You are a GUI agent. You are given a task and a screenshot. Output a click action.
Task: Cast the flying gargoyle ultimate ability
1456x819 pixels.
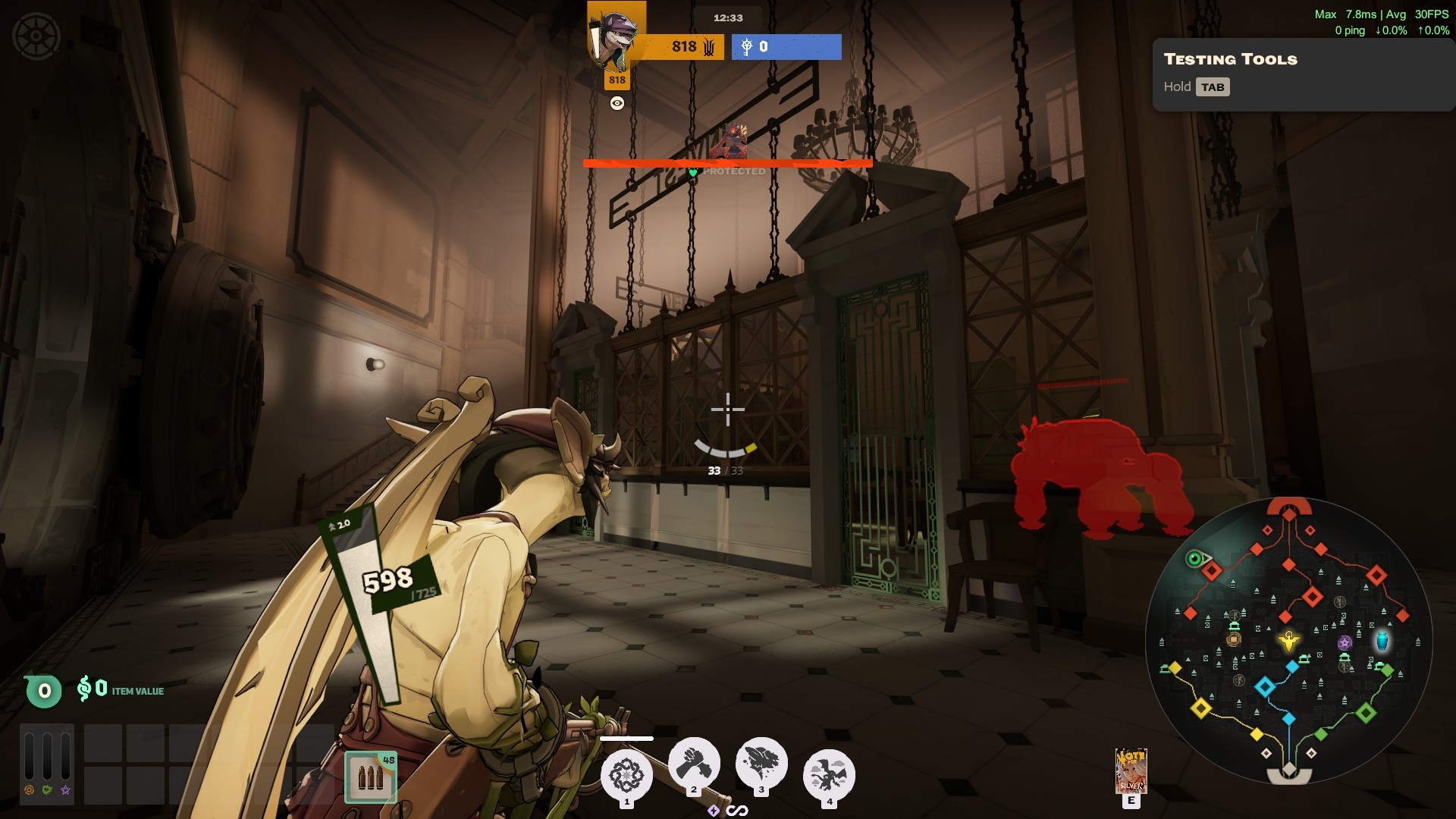click(x=829, y=775)
